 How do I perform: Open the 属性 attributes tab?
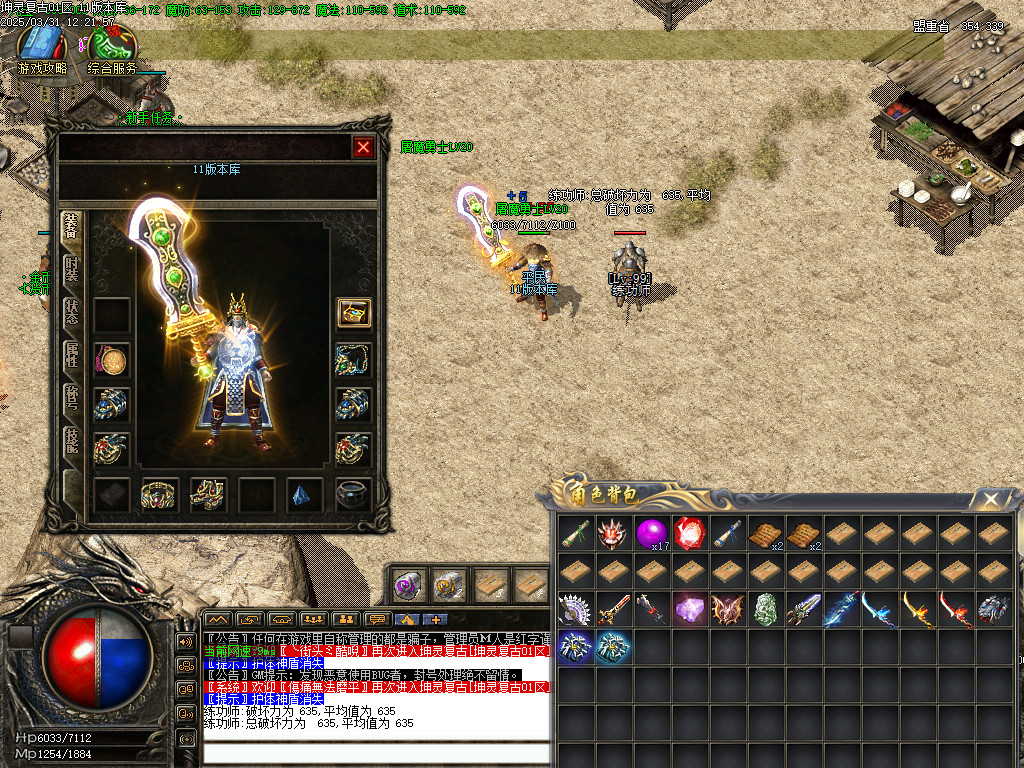72,355
